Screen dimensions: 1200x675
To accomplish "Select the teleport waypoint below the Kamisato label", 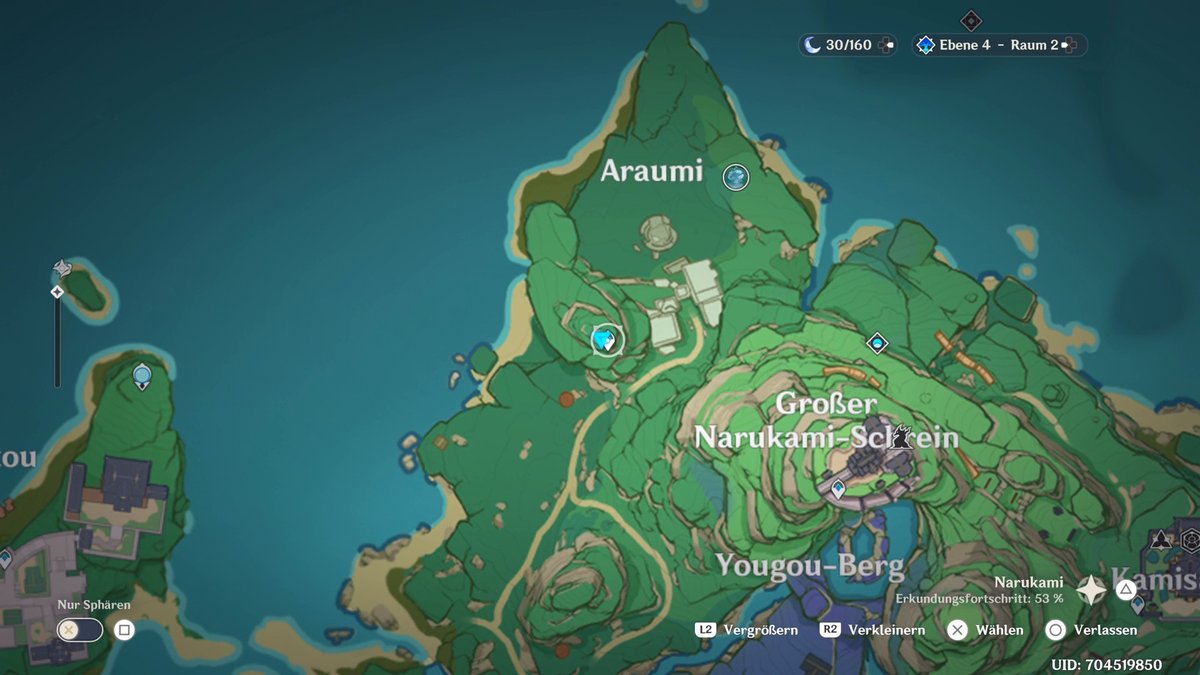I will tap(1137, 603).
